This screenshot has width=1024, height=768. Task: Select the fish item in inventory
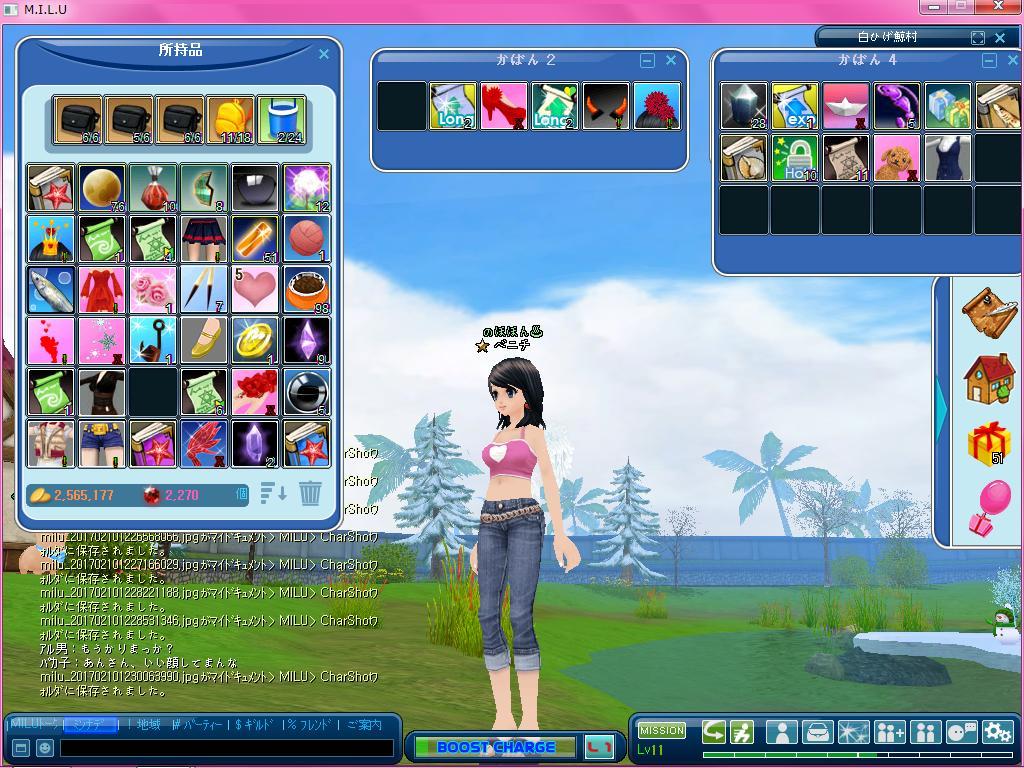coord(50,290)
